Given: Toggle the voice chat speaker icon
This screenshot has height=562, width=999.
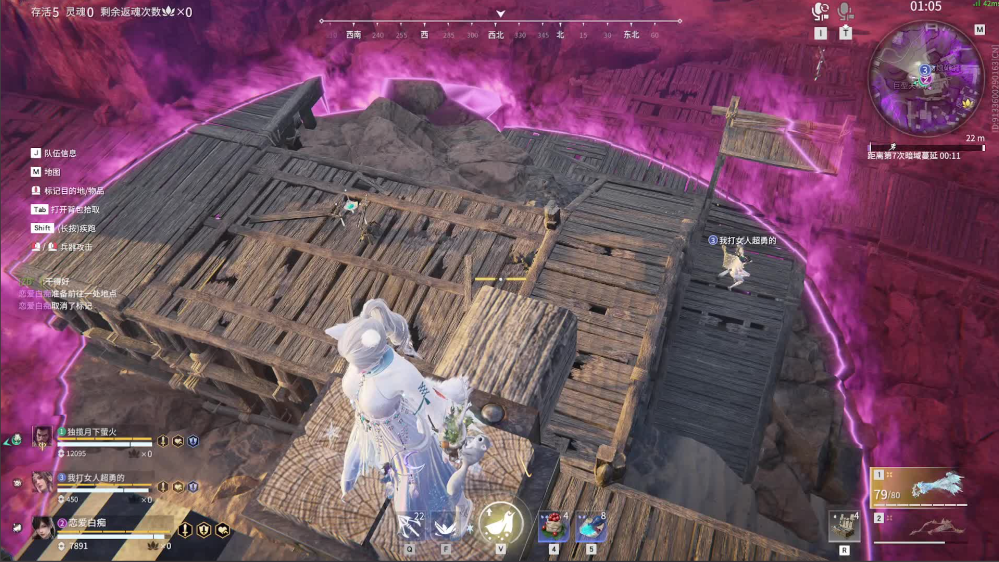Looking at the screenshot, I should 820,12.
